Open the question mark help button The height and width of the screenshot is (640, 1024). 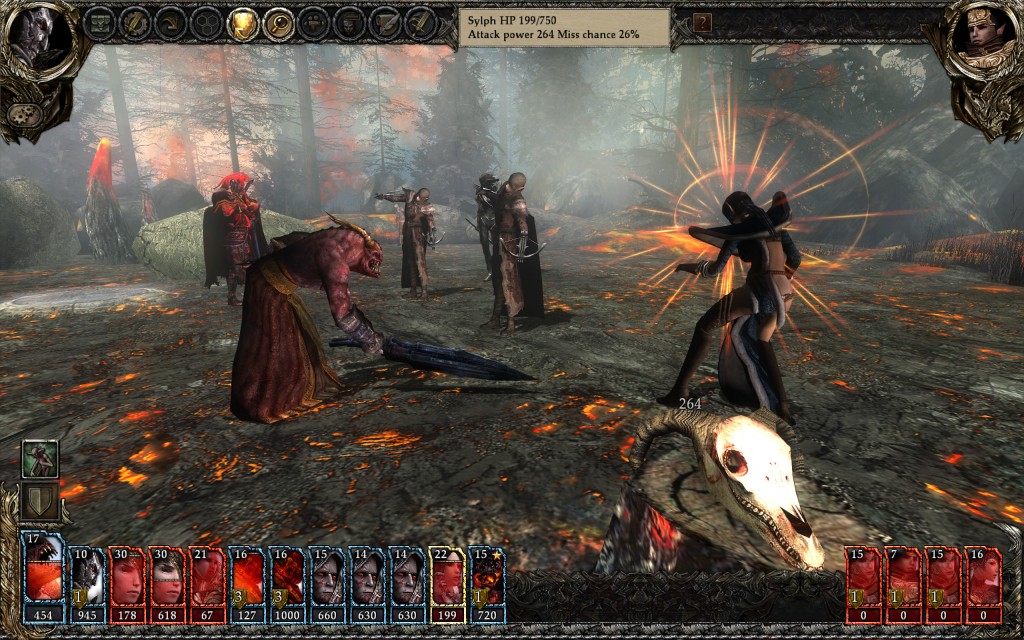point(702,22)
